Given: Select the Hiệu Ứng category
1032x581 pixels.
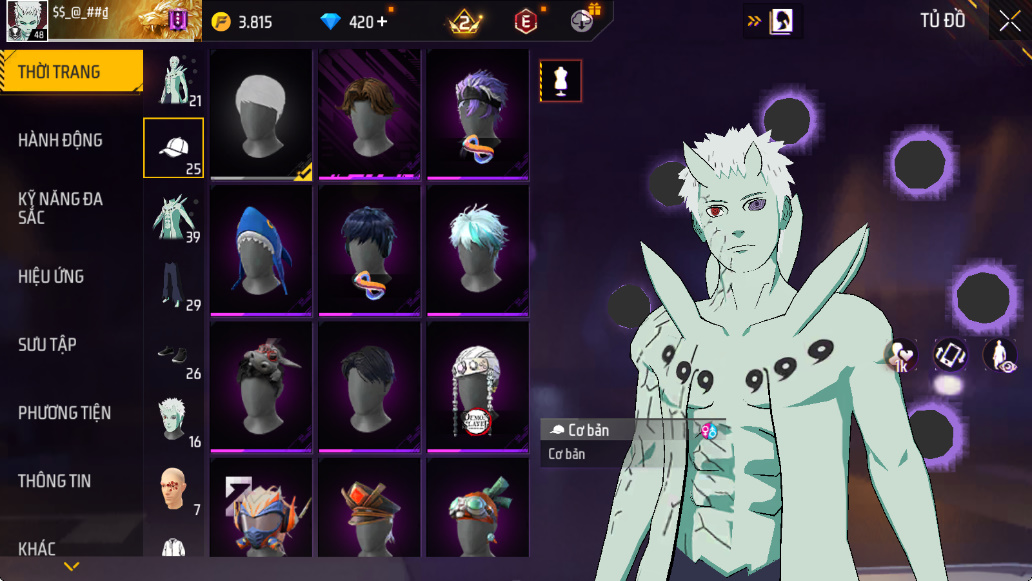Looking at the screenshot, I should (x=51, y=276).
